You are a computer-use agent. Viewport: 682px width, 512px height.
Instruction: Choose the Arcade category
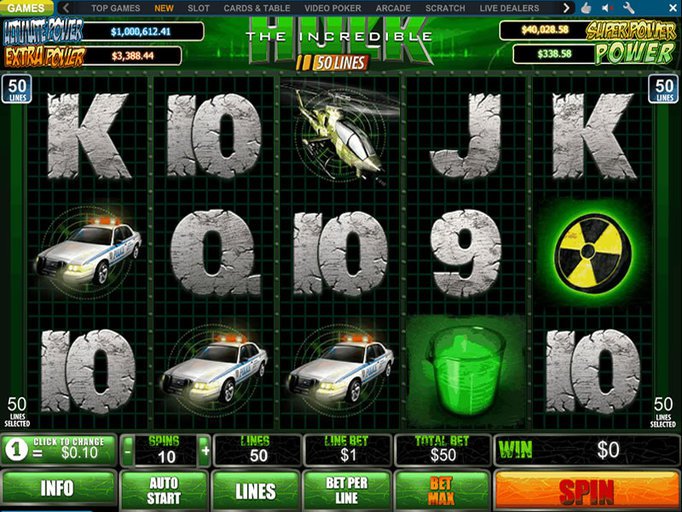pos(393,8)
